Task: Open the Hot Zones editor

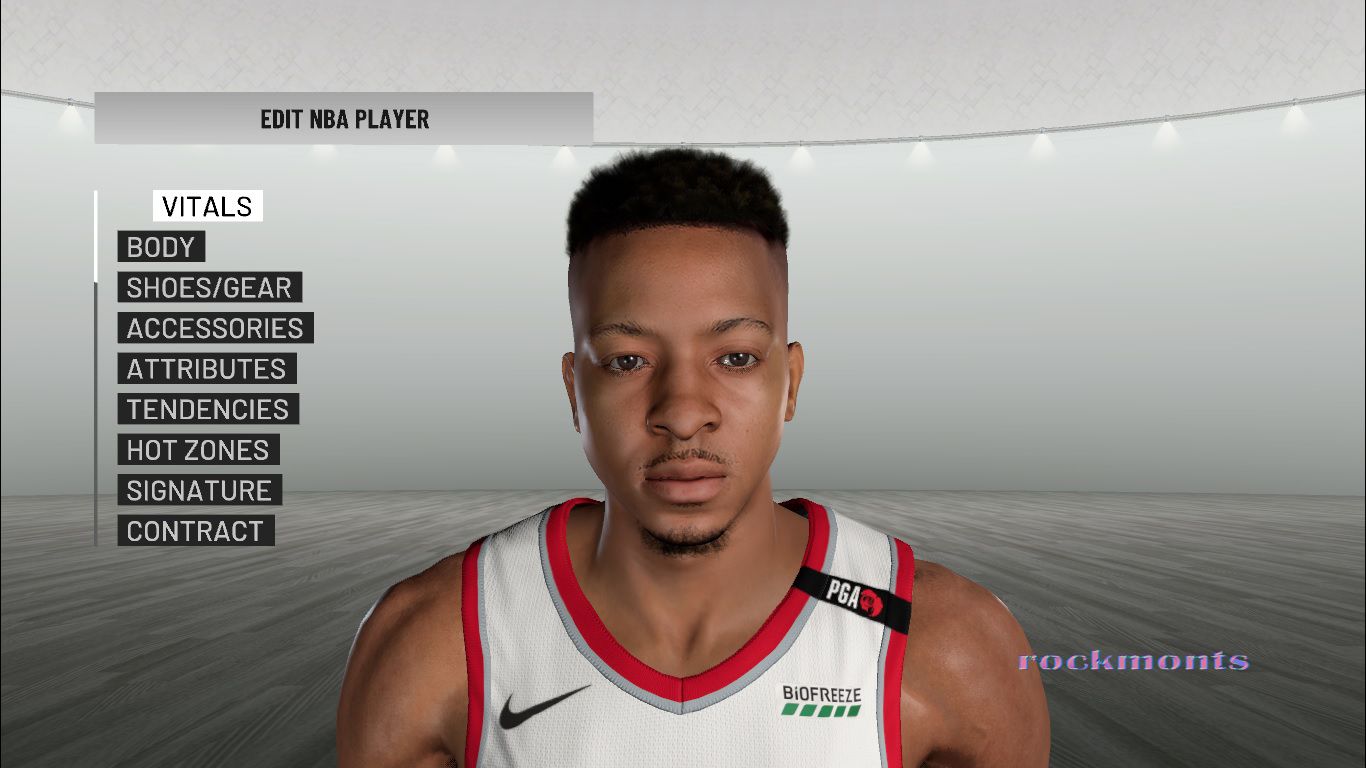Action: (198, 450)
